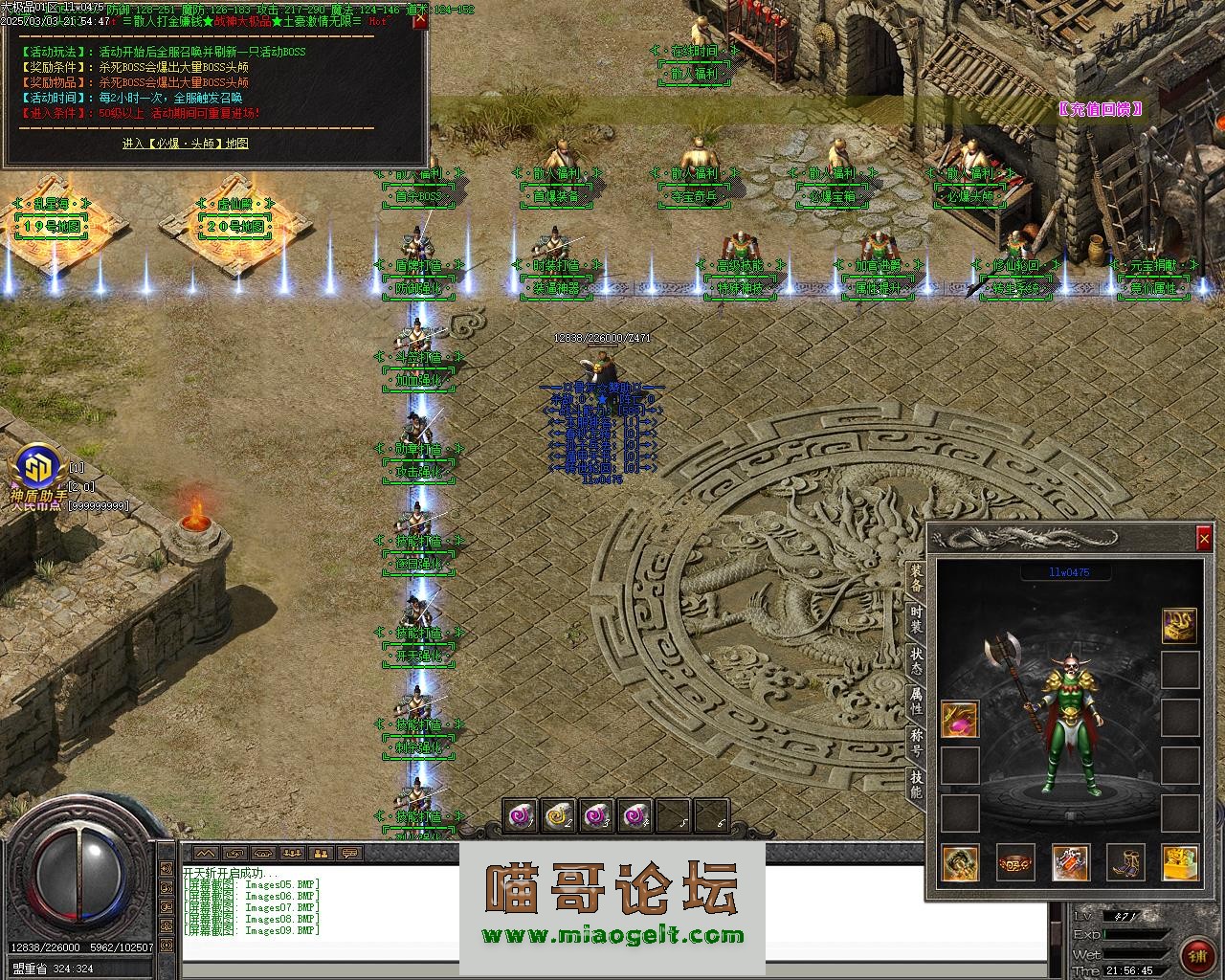Close the character equipment panel
Viewport: 1225px width, 980px height.
1204,540
